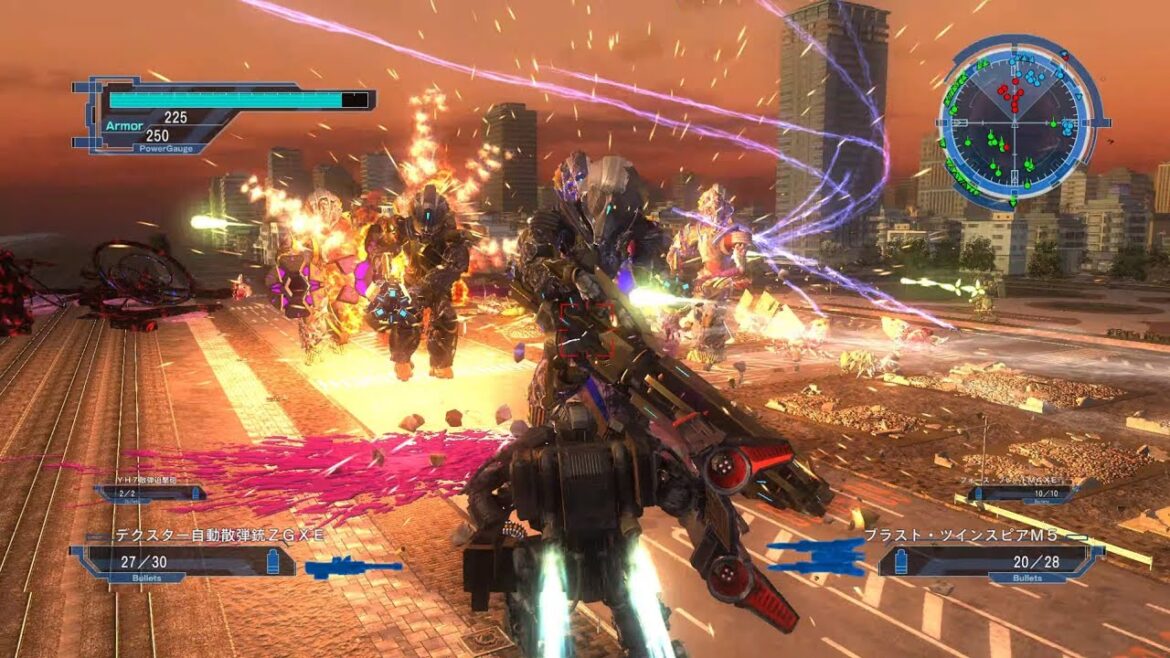Click the blue twin spear silhouette icon
Image resolution: width=1170 pixels, height=658 pixels.
pyautogui.click(x=817, y=556)
